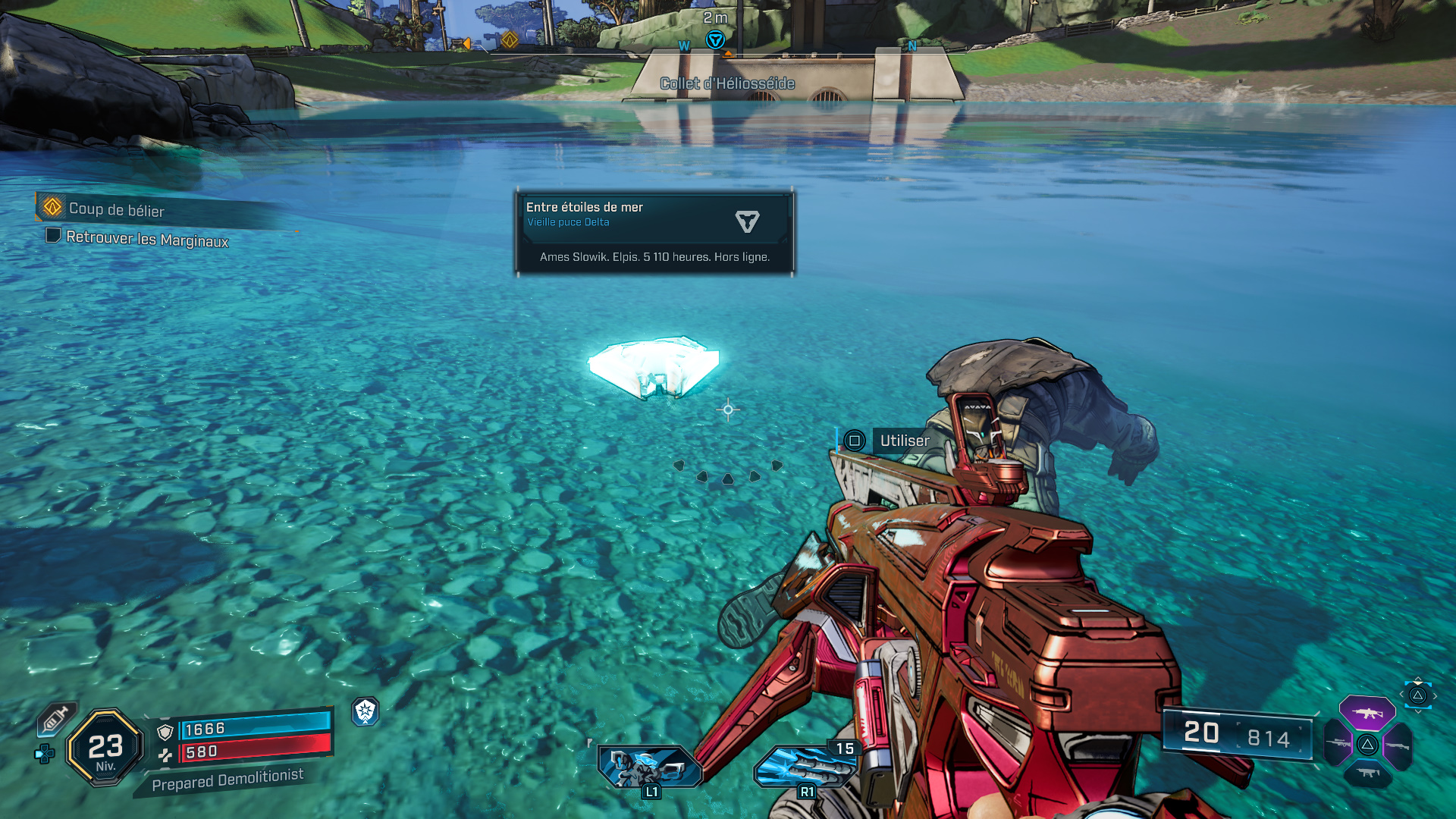
Task: Activate the L1 action skill
Action: [648, 766]
